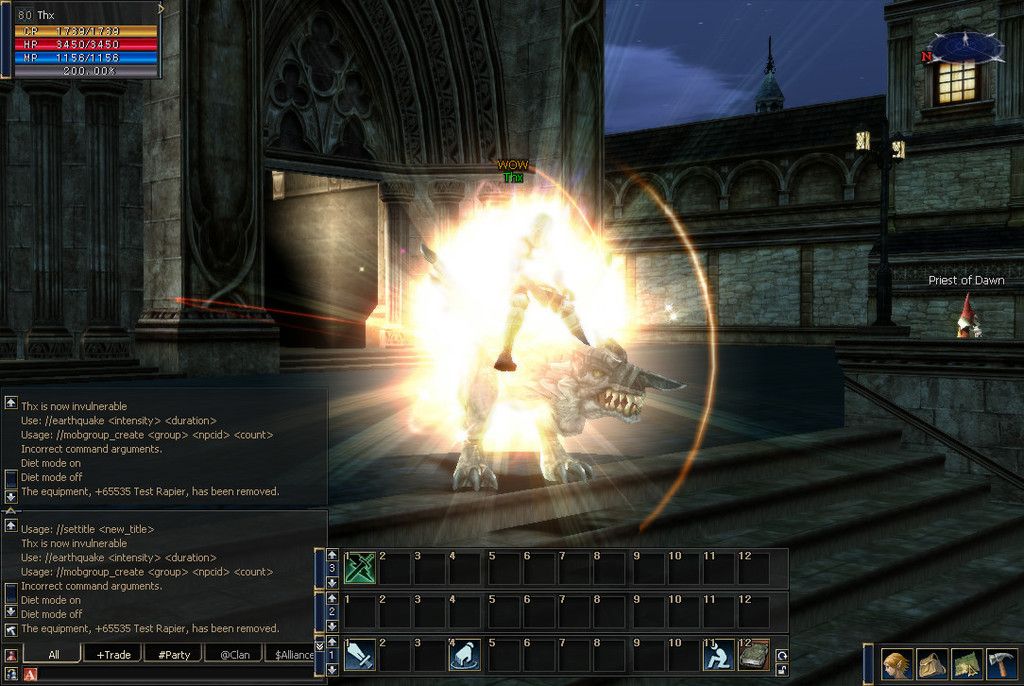Activate the green crossed-swords skill
This screenshot has height=686, width=1024.
tap(359, 568)
